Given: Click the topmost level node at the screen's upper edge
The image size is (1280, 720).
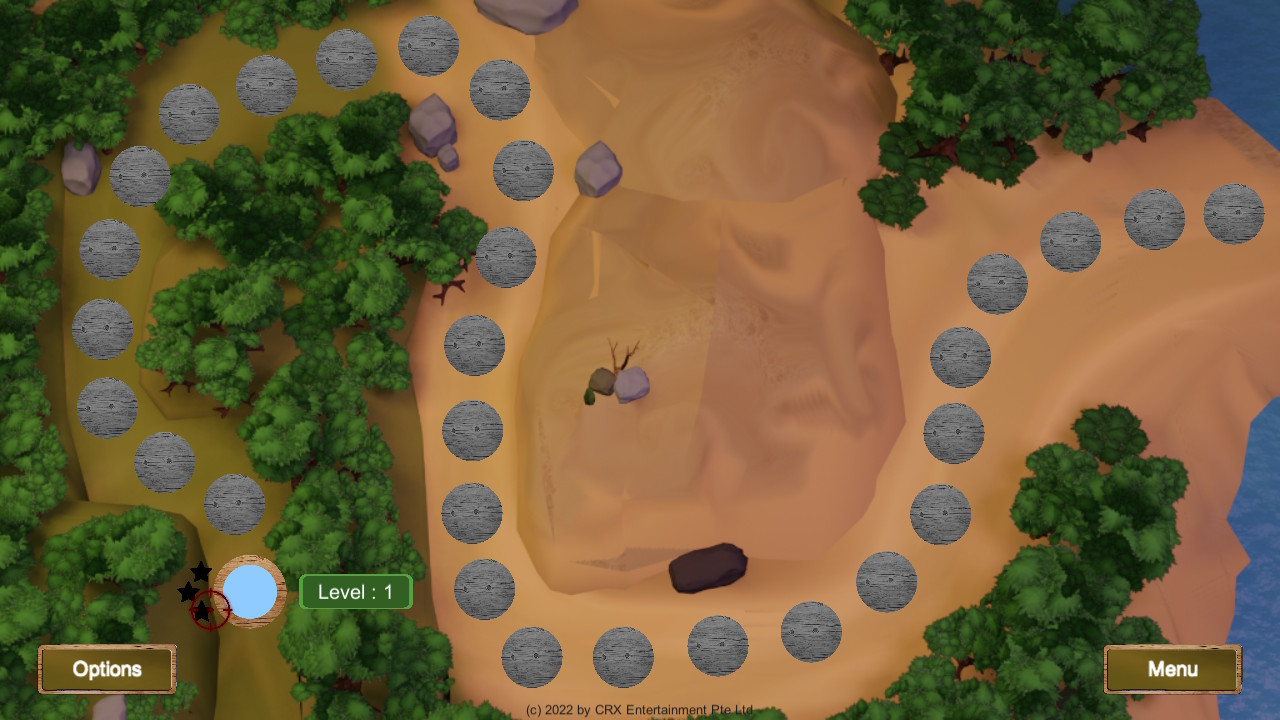Looking at the screenshot, I should (428, 44).
